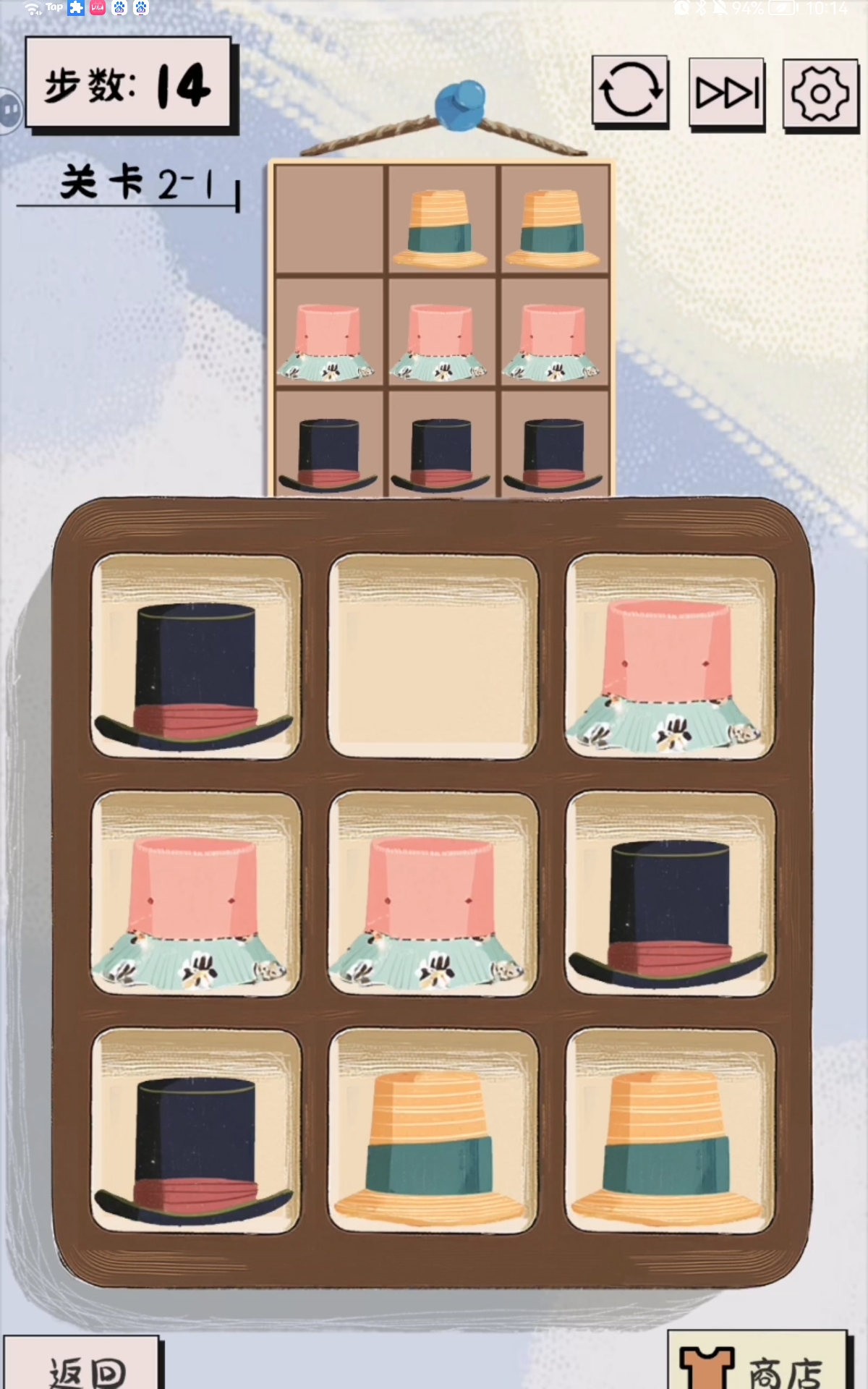Select the pink hat right of the empty cell

[670, 657]
